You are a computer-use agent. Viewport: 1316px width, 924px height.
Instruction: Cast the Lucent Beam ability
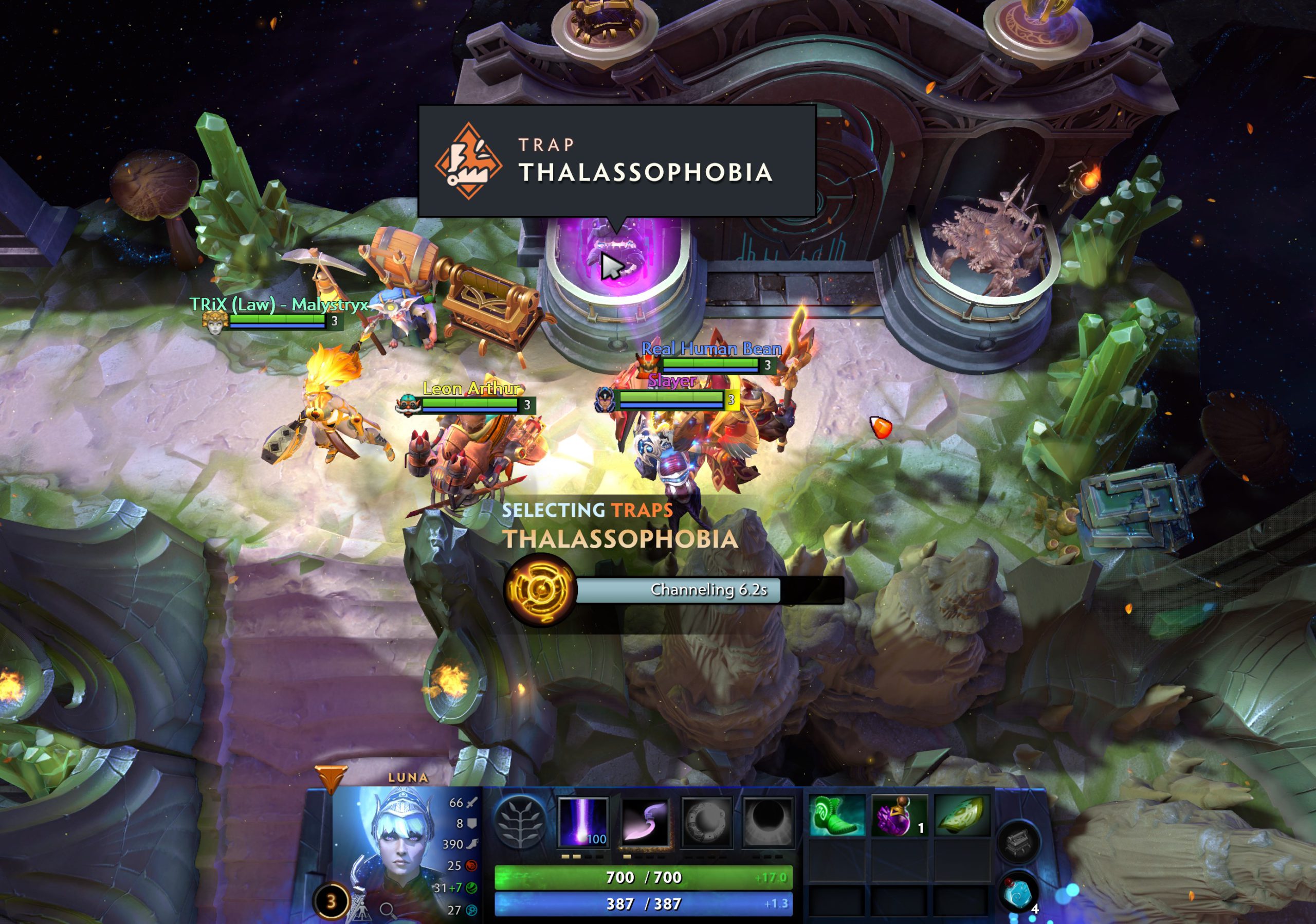click(x=583, y=821)
